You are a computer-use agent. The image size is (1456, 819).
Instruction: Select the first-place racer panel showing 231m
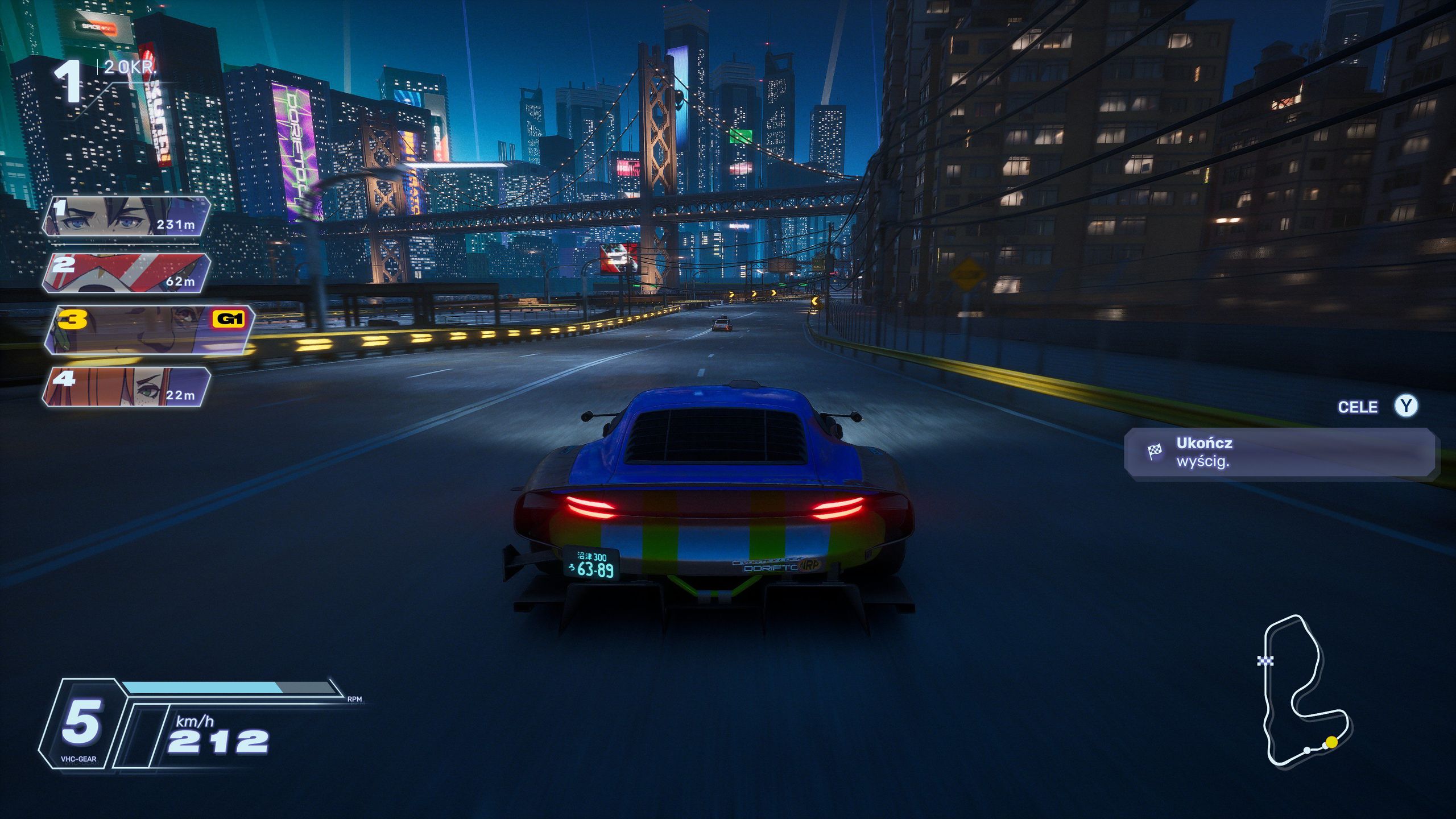[x=126, y=216]
